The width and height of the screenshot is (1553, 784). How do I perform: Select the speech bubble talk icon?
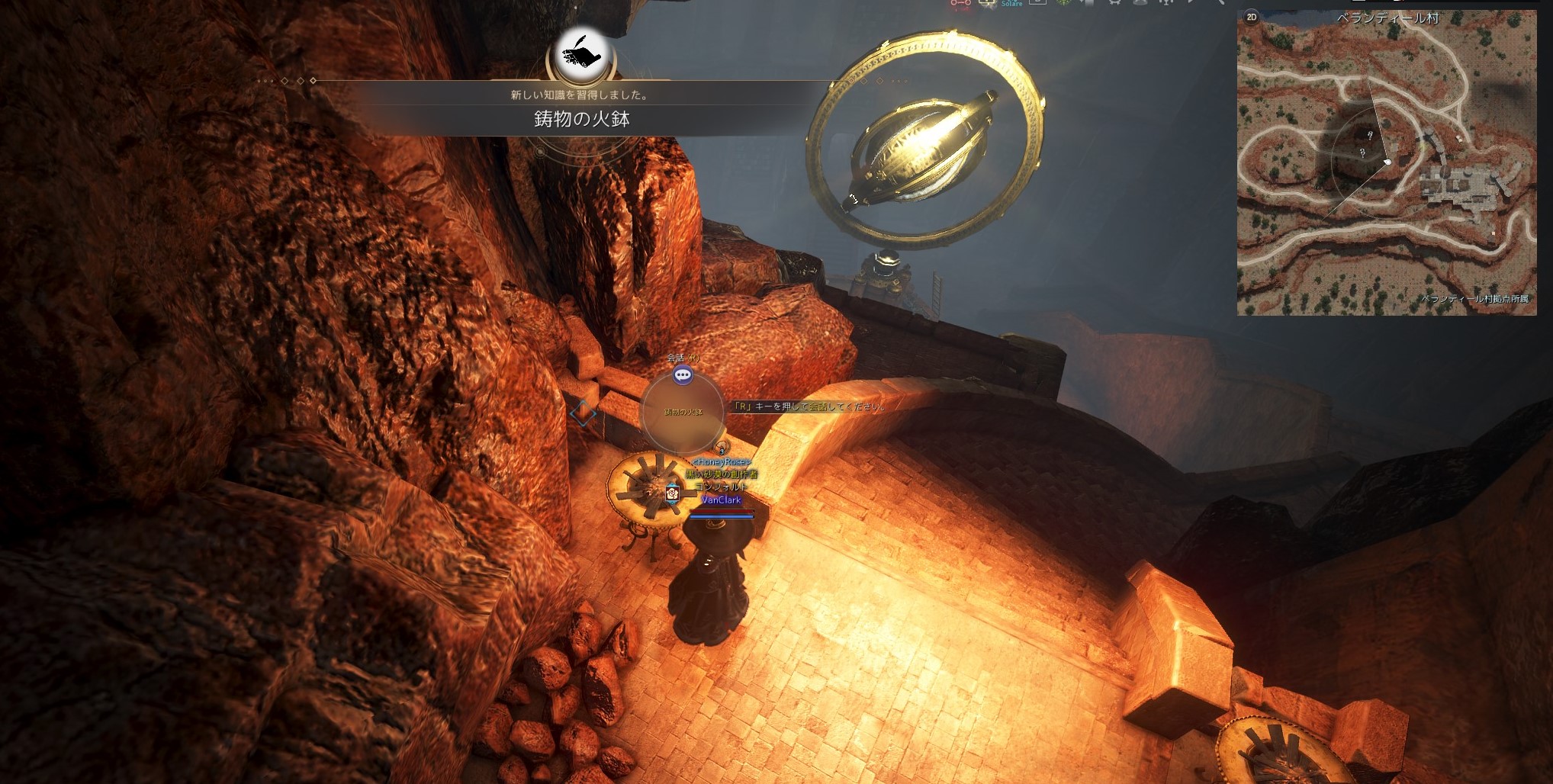pyautogui.click(x=683, y=374)
